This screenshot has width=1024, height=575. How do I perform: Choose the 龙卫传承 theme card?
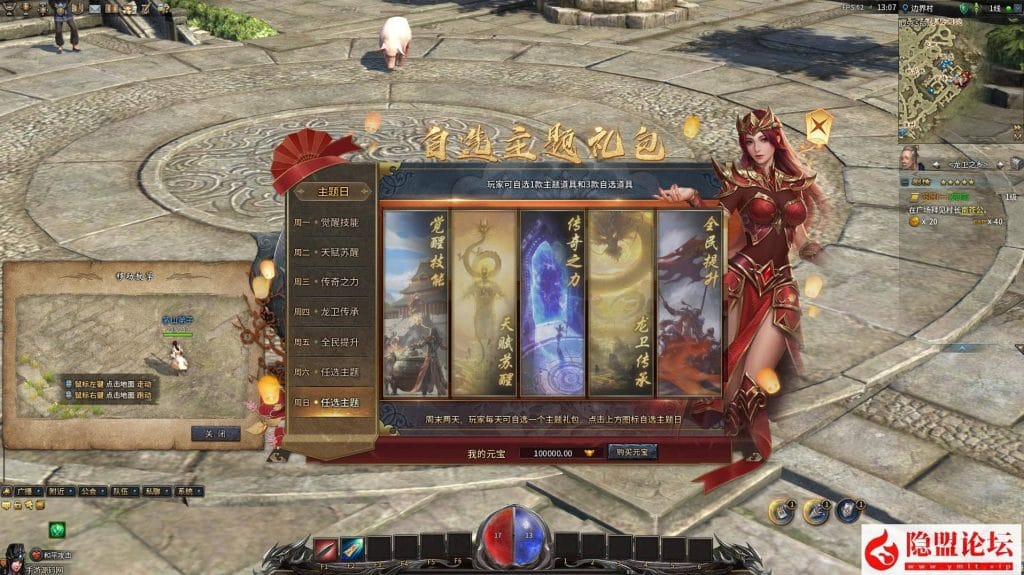pos(619,303)
